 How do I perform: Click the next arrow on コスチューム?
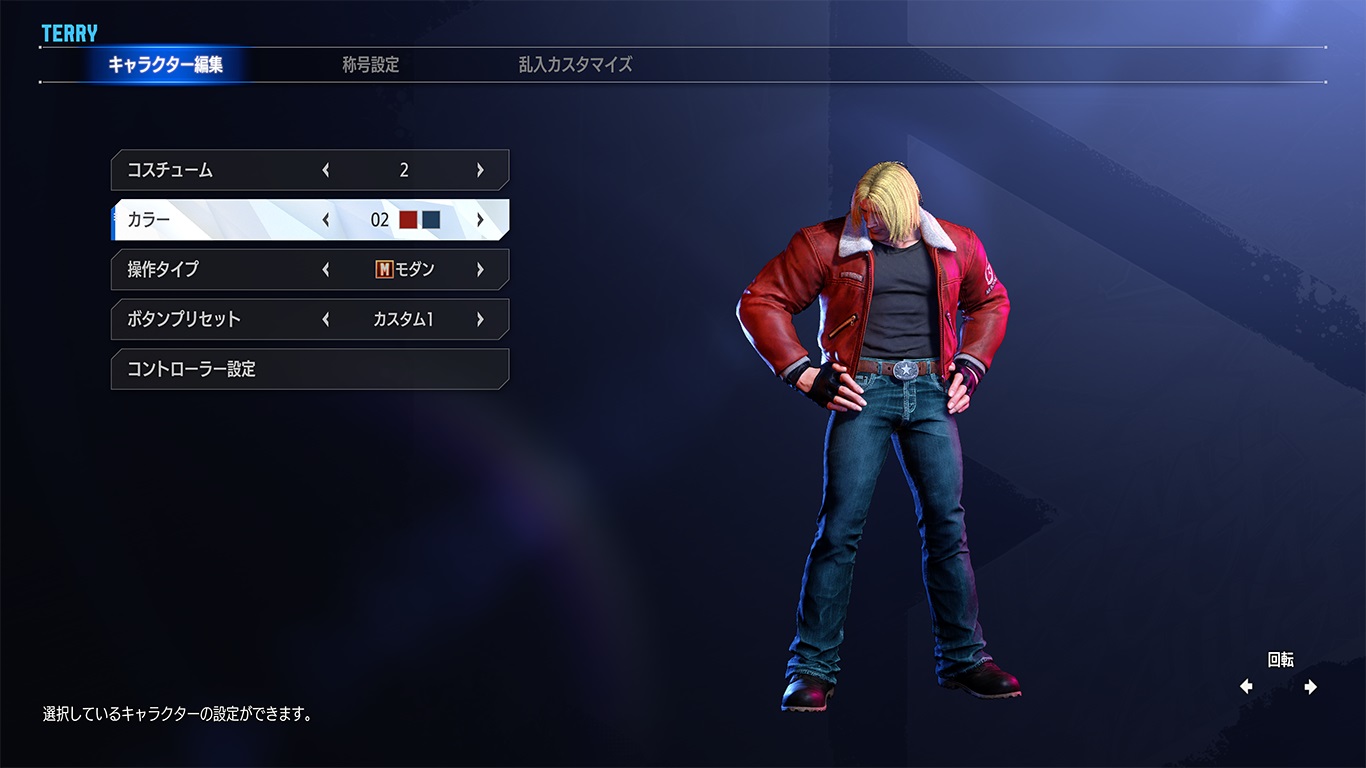[x=480, y=170]
